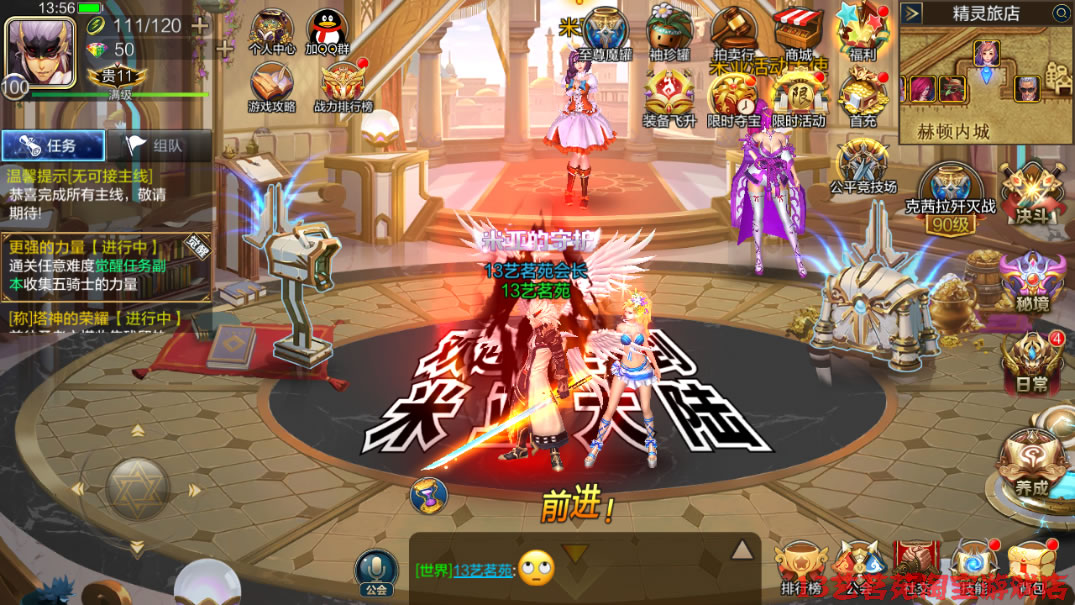Switch to the 组队 team tab
This screenshot has width=1075, height=605.
[x=159, y=146]
